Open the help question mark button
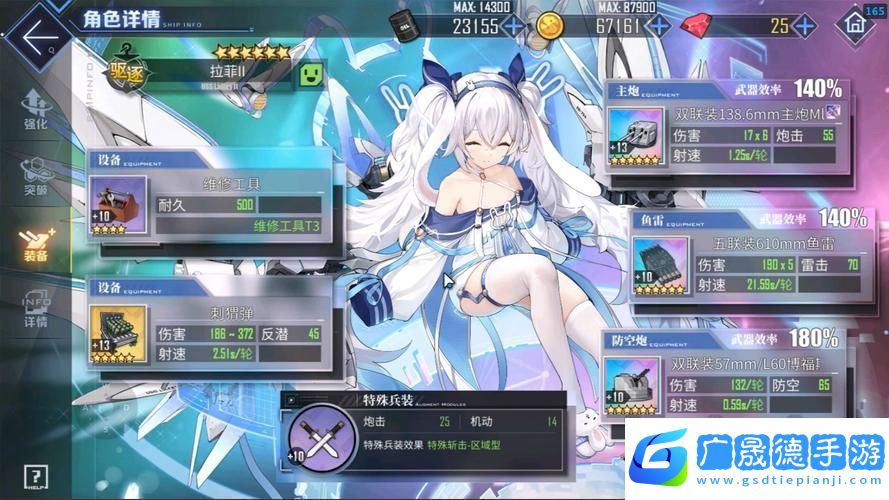The width and height of the screenshot is (889, 500). tap(37, 475)
